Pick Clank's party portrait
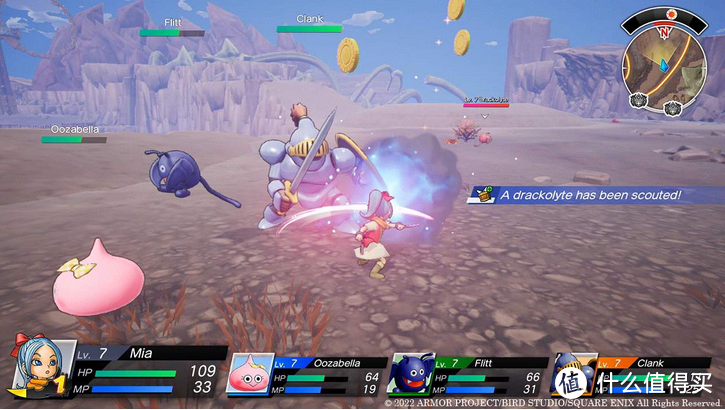725x410 pixels. tap(573, 374)
